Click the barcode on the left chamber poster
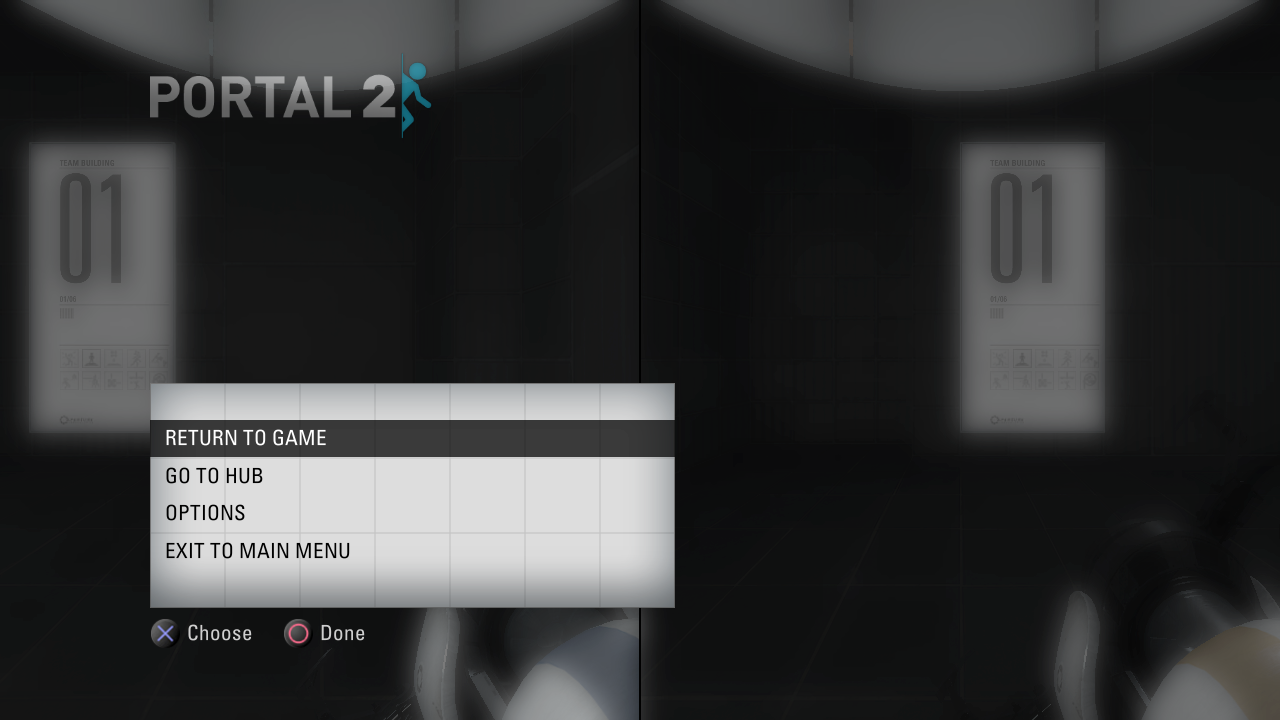Image resolution: width=1280 pixels, height=720 pixels. 67,313
